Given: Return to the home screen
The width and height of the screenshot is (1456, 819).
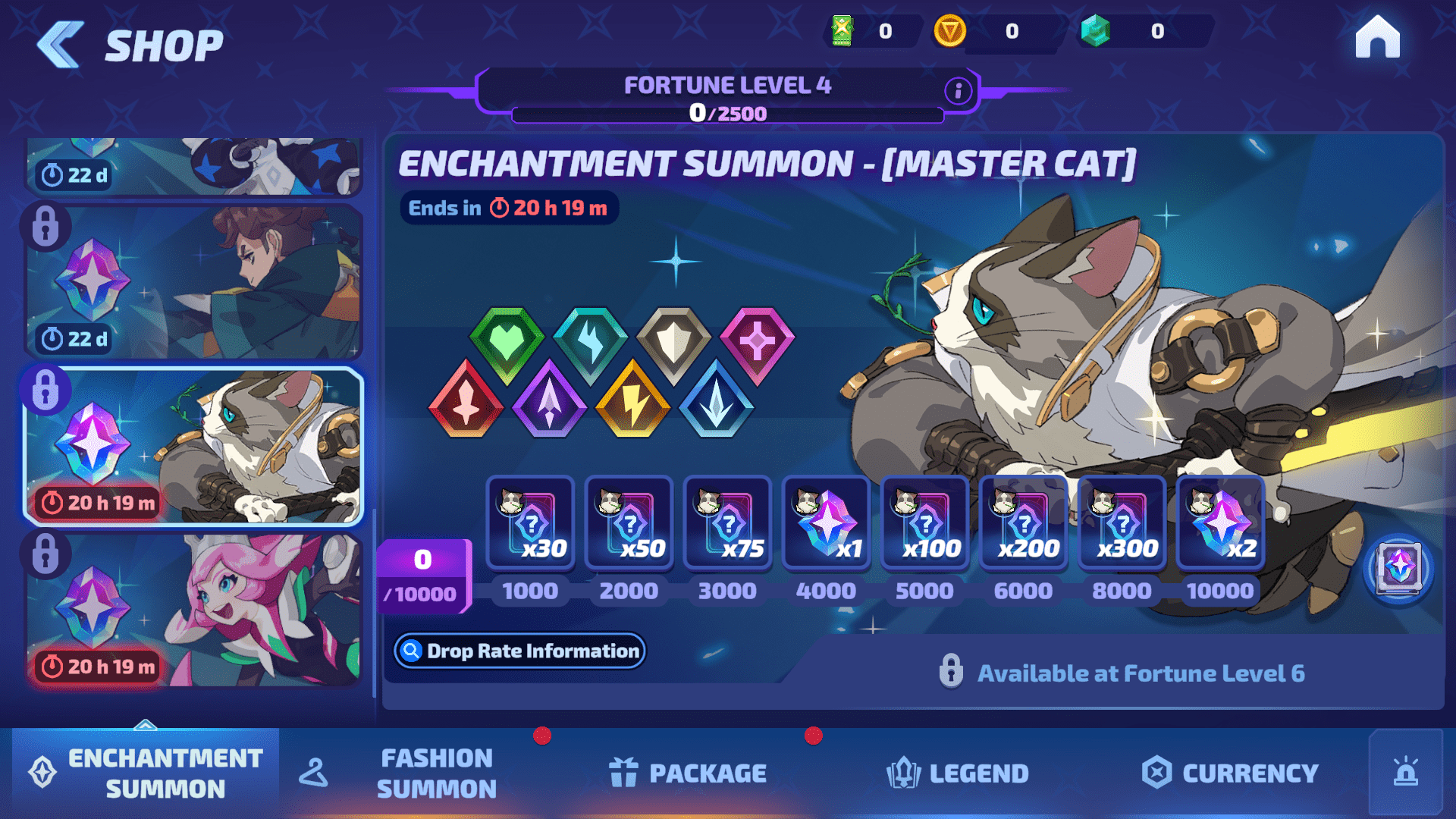Looking at the screenshot, I should point(1377,37).
